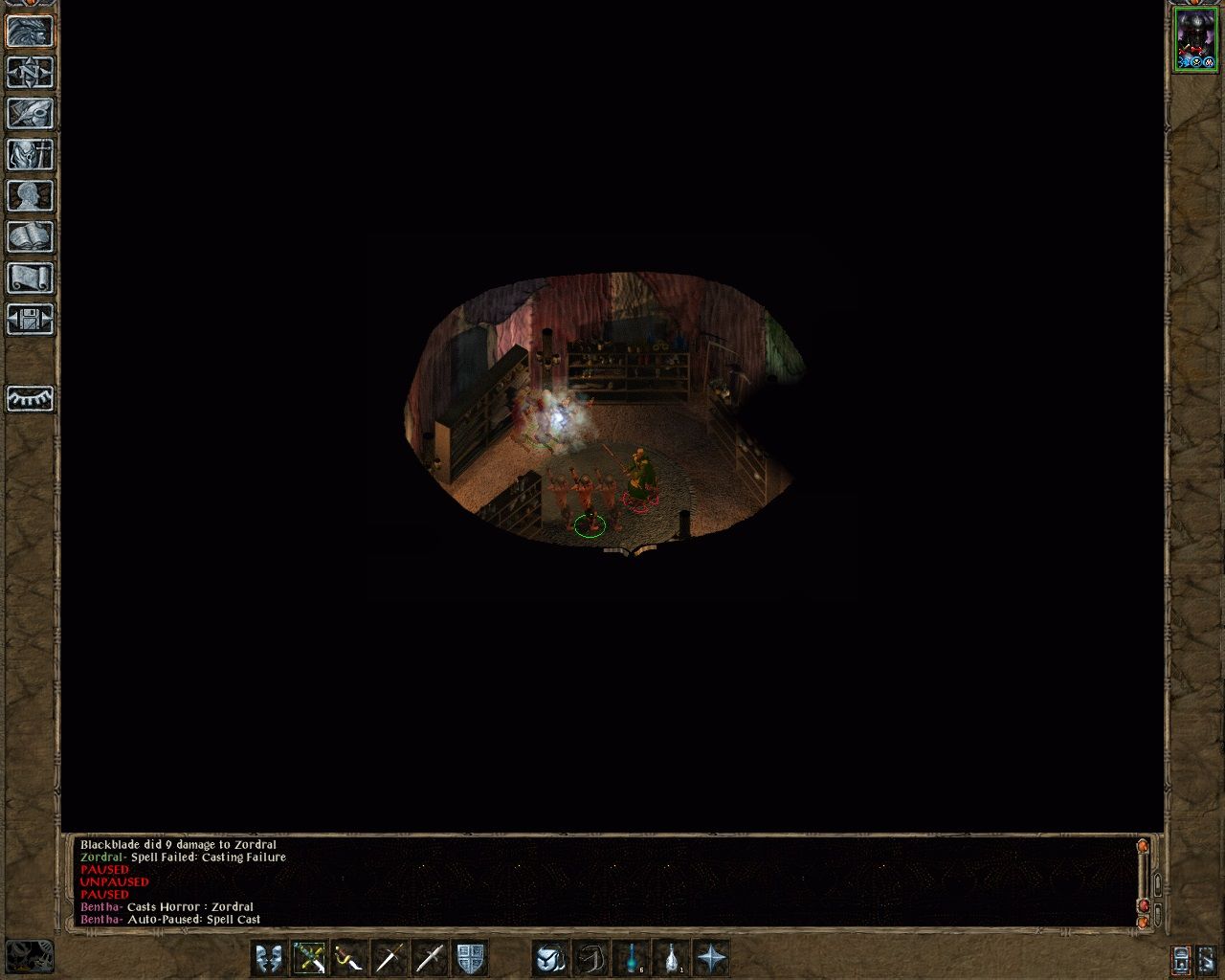Viewport: 1225px width, 980px height.
Task: Click the Return to Game button
Action: pos(30,32)
